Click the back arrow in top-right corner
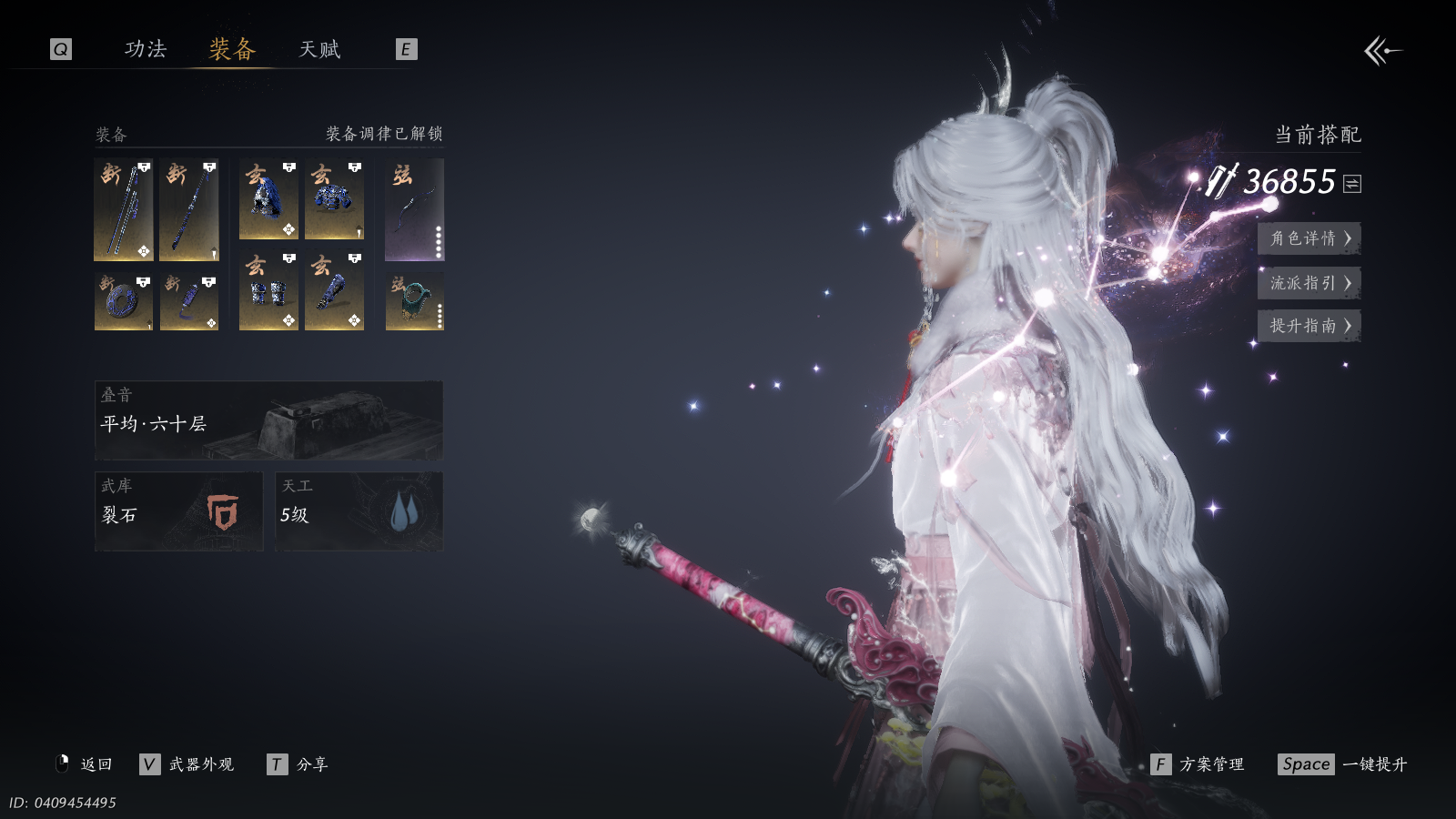Image resolution: width=1456 pixels, height=819 pixels. pyautogui.click(x=1382, y=51)
